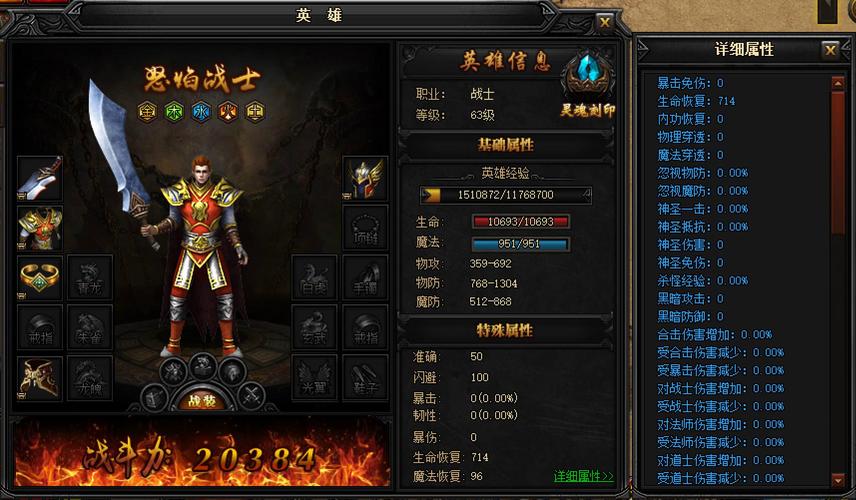Screen dimensions: 856x500
Task: Select the empty 白虎 slot
Action: 315,279
